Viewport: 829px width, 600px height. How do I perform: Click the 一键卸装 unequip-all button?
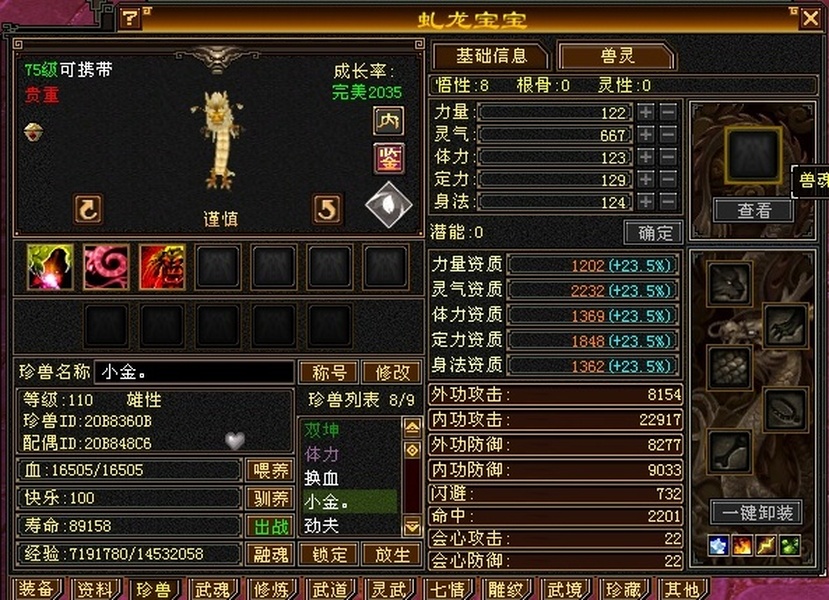[756, 513]
